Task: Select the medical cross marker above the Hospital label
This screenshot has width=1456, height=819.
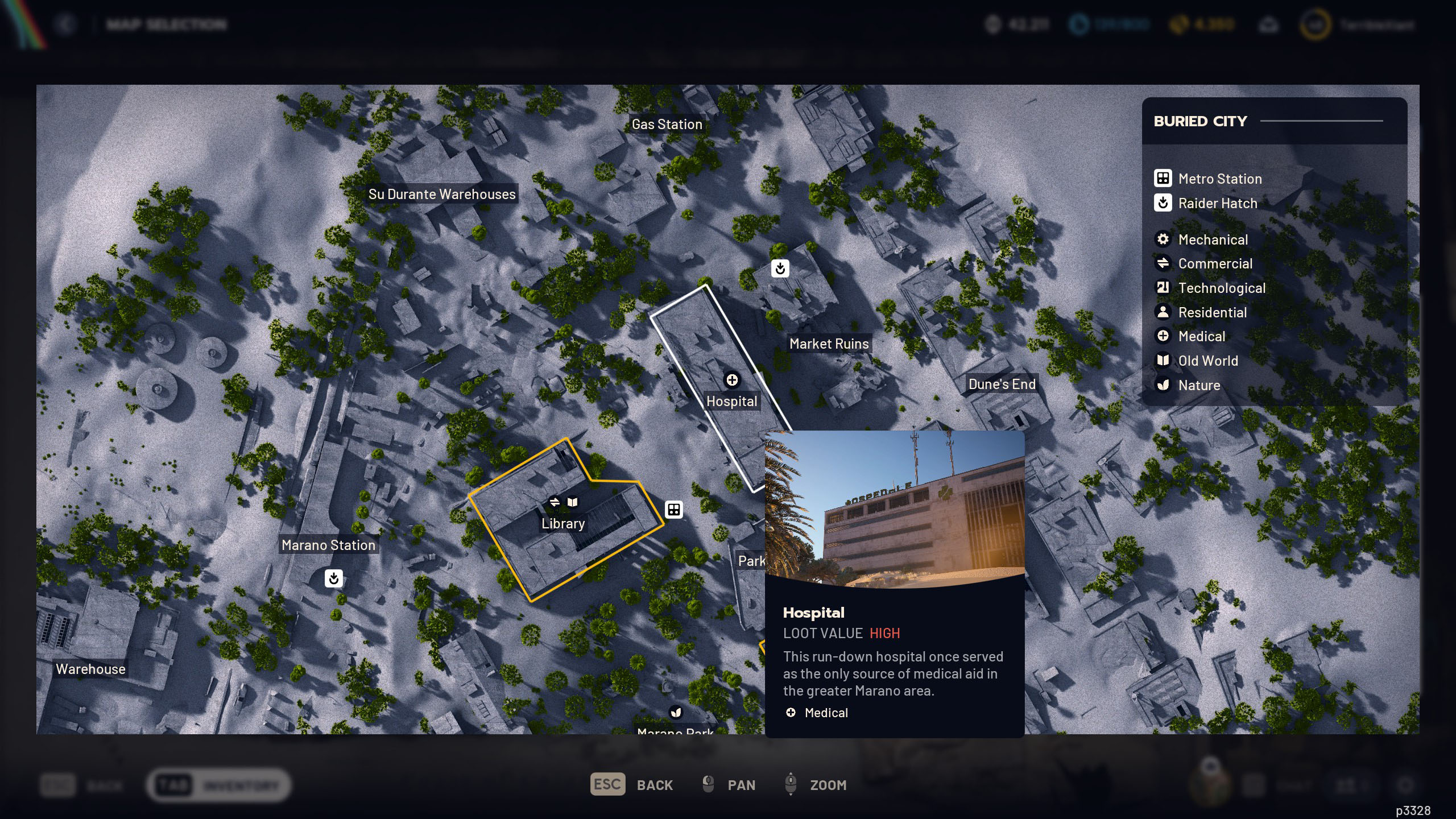Action: point(732,379)
